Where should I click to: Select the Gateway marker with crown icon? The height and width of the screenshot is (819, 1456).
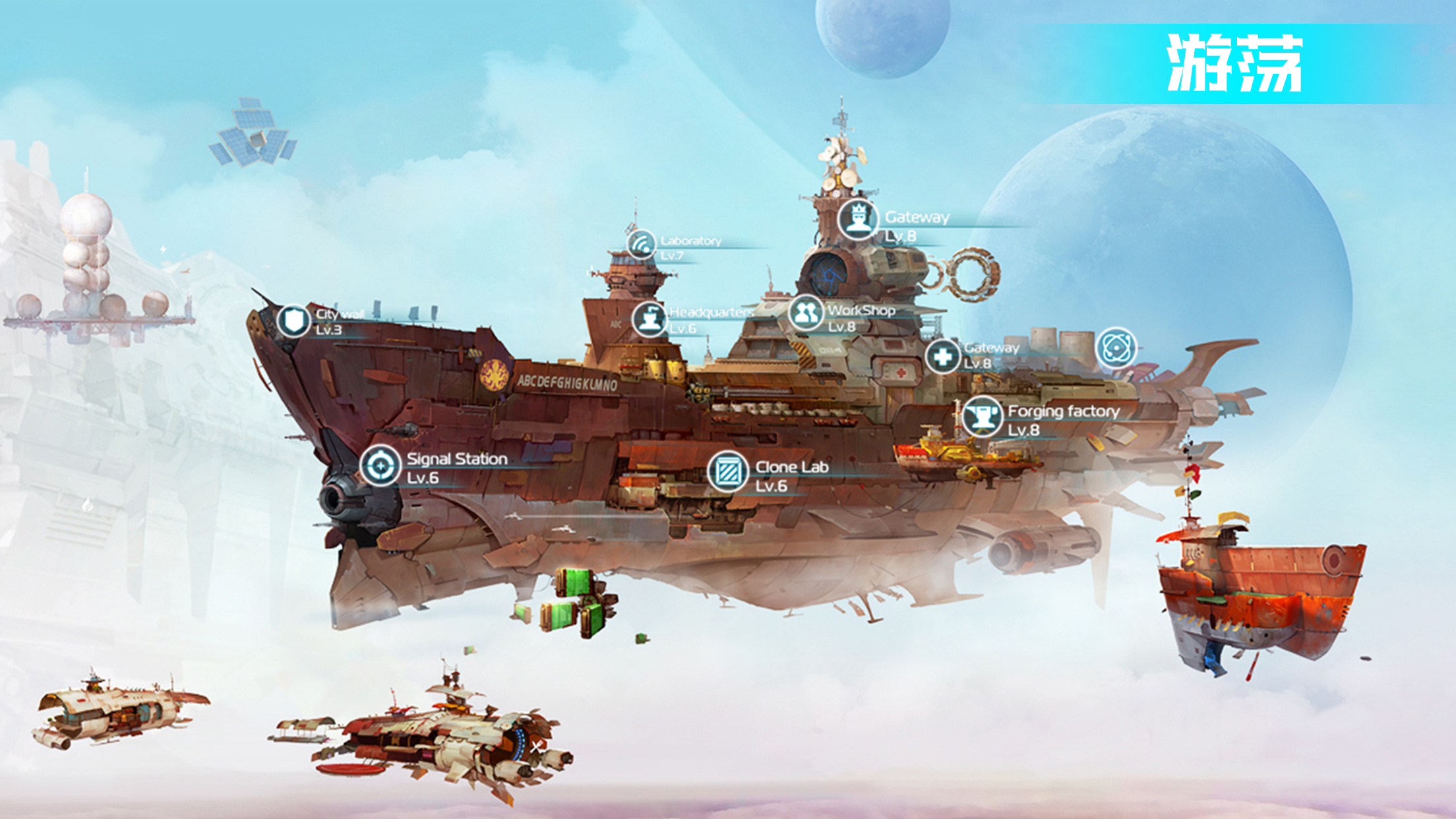click(858, 219)
